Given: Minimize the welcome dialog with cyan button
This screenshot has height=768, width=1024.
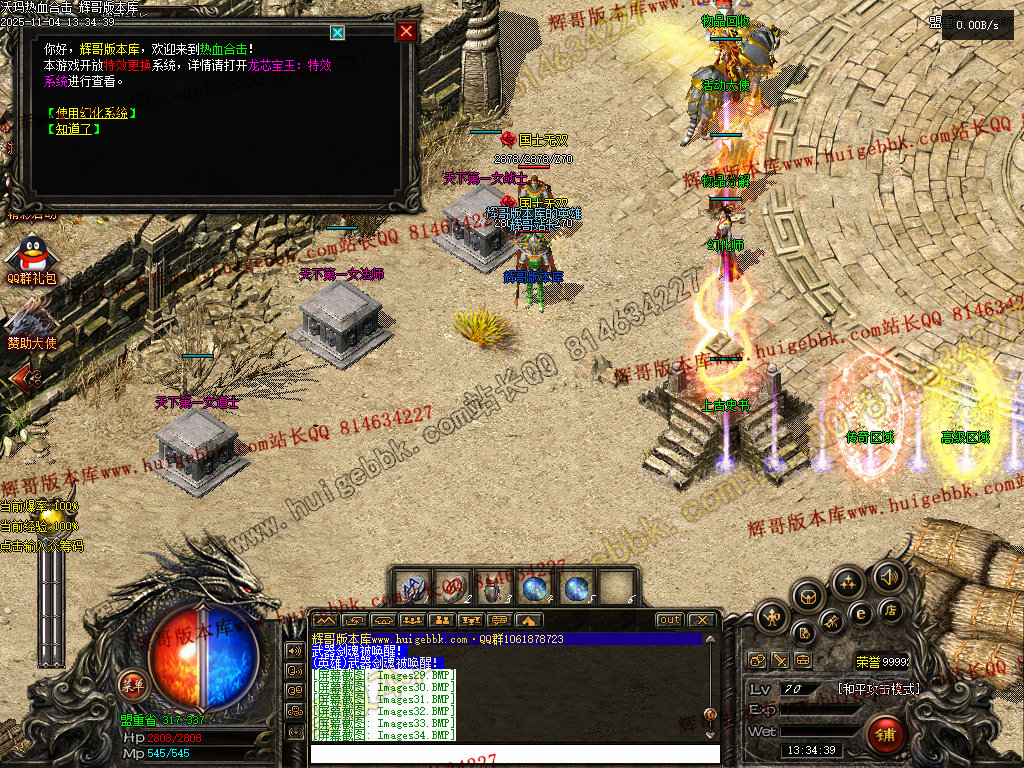Looking at the screenshot, I should (338, 32).
